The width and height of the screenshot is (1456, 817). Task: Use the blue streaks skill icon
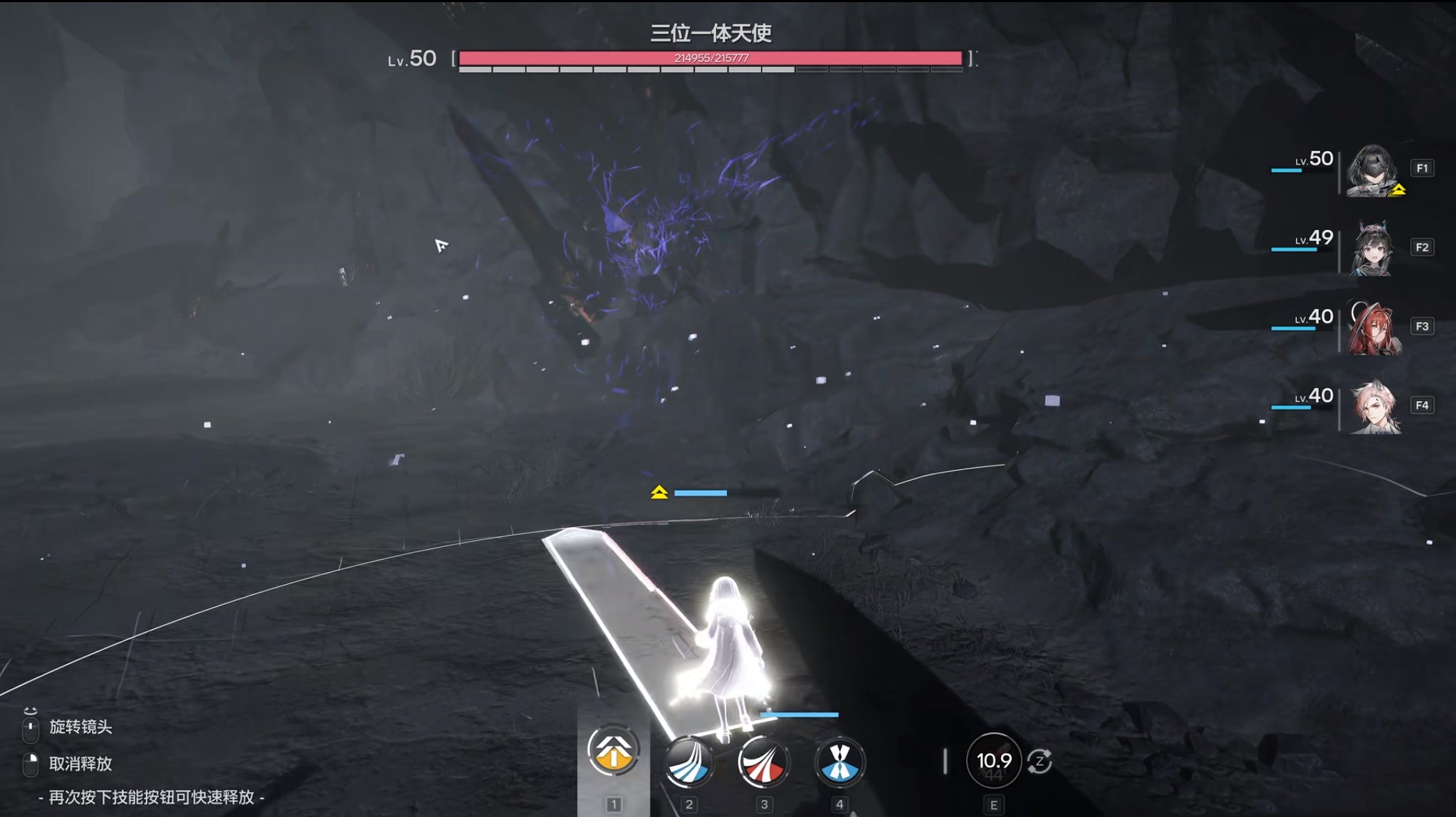(688, 762)
